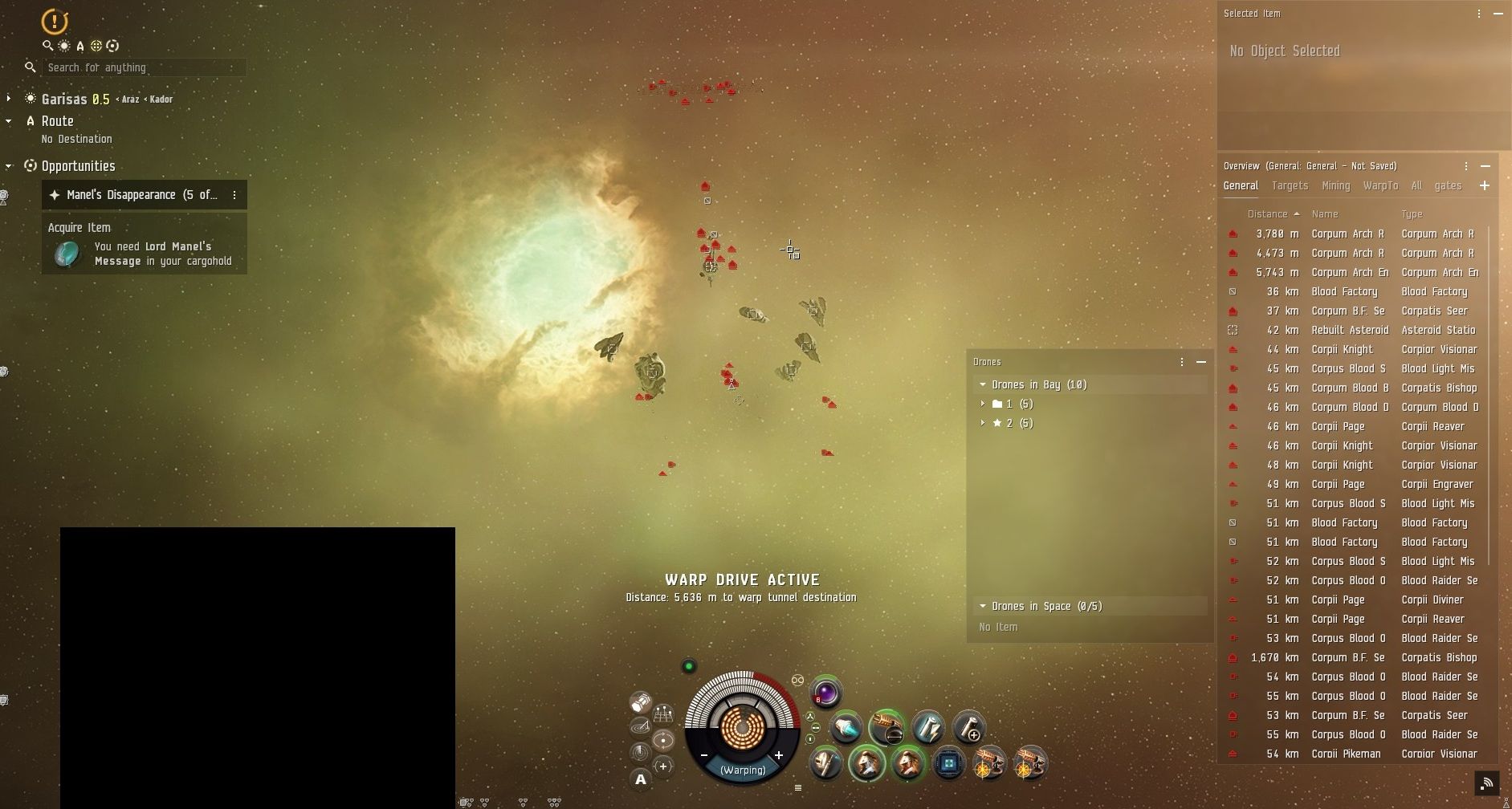Select the gates overview tab
Image resolution: width=1512 pixels, height=809 pixels.
(1448, 185)
